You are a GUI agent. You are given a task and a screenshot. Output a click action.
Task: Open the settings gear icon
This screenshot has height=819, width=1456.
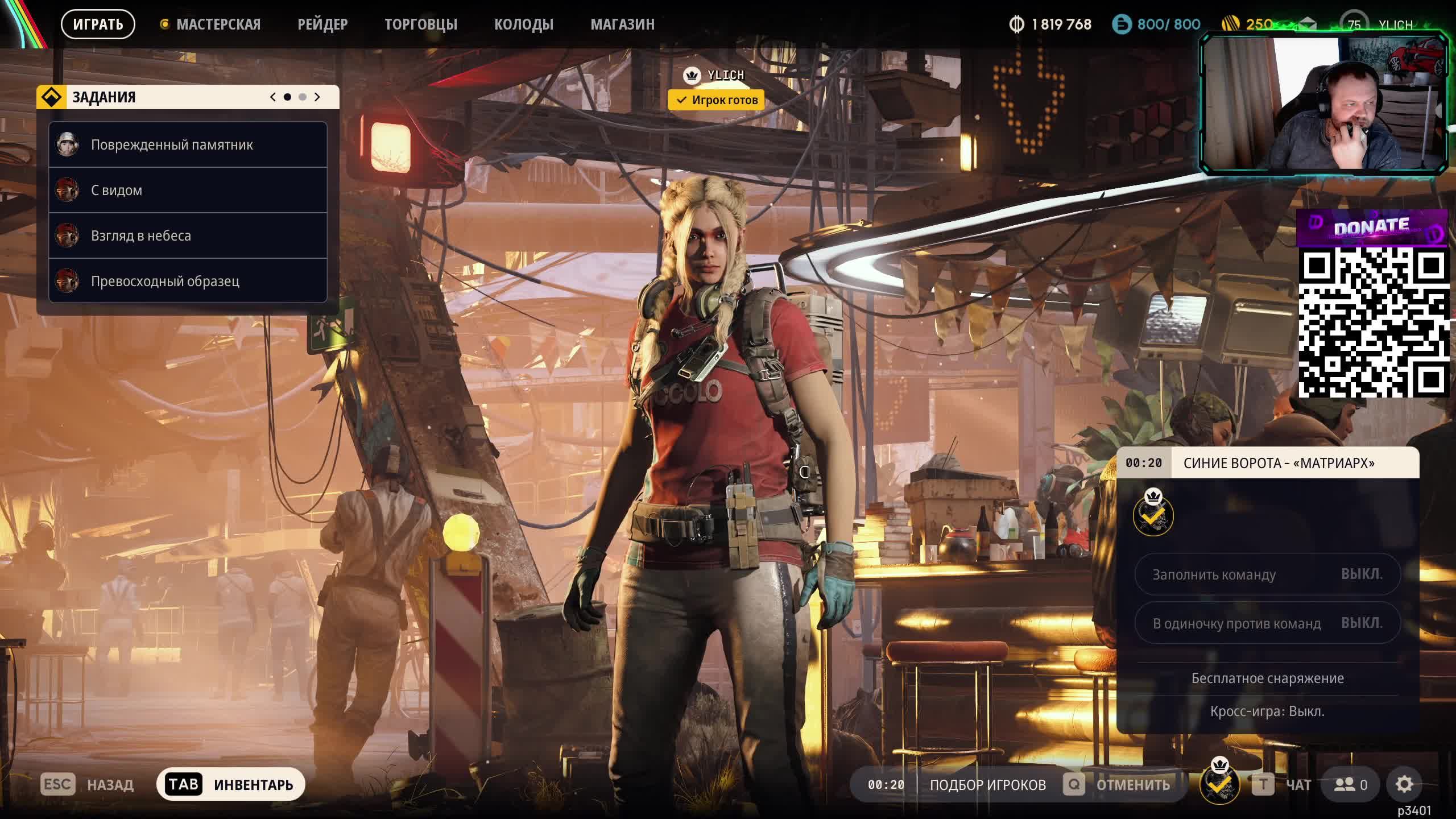pyautogui.click(x=1404, y=785)
